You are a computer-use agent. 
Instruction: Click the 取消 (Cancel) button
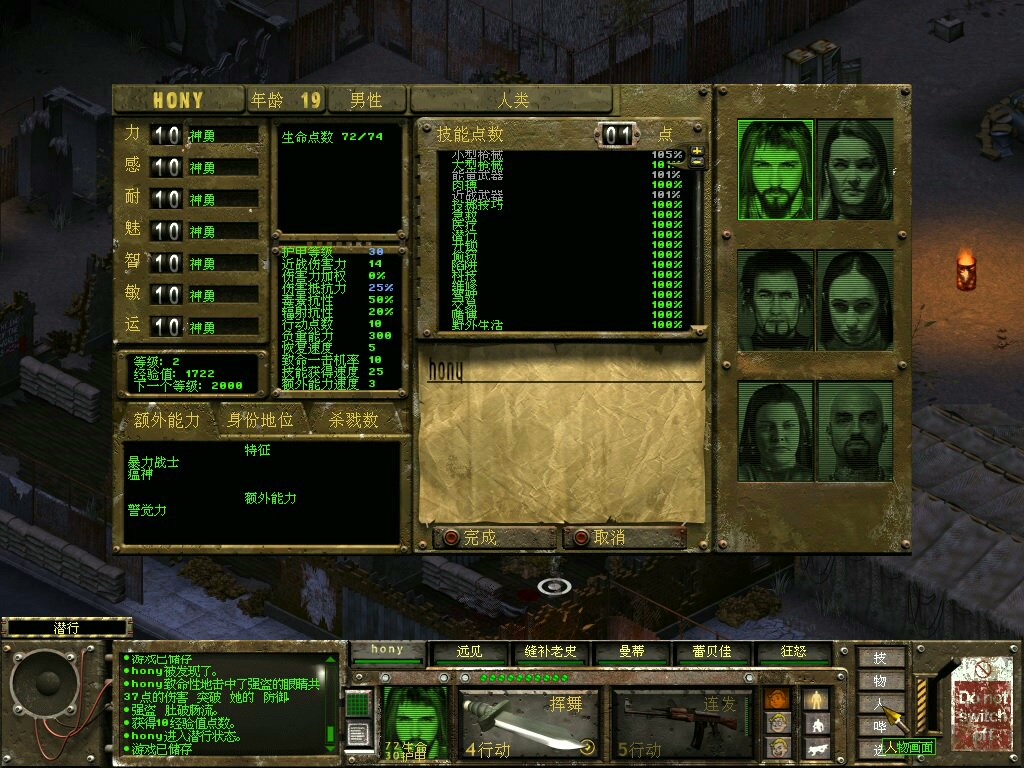point(624,537)
